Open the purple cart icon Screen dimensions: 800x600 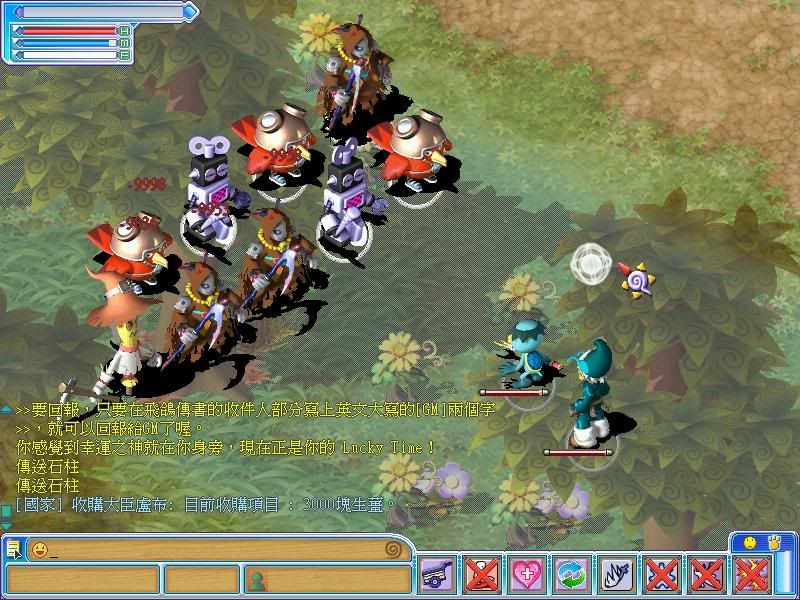click(437, 575)
